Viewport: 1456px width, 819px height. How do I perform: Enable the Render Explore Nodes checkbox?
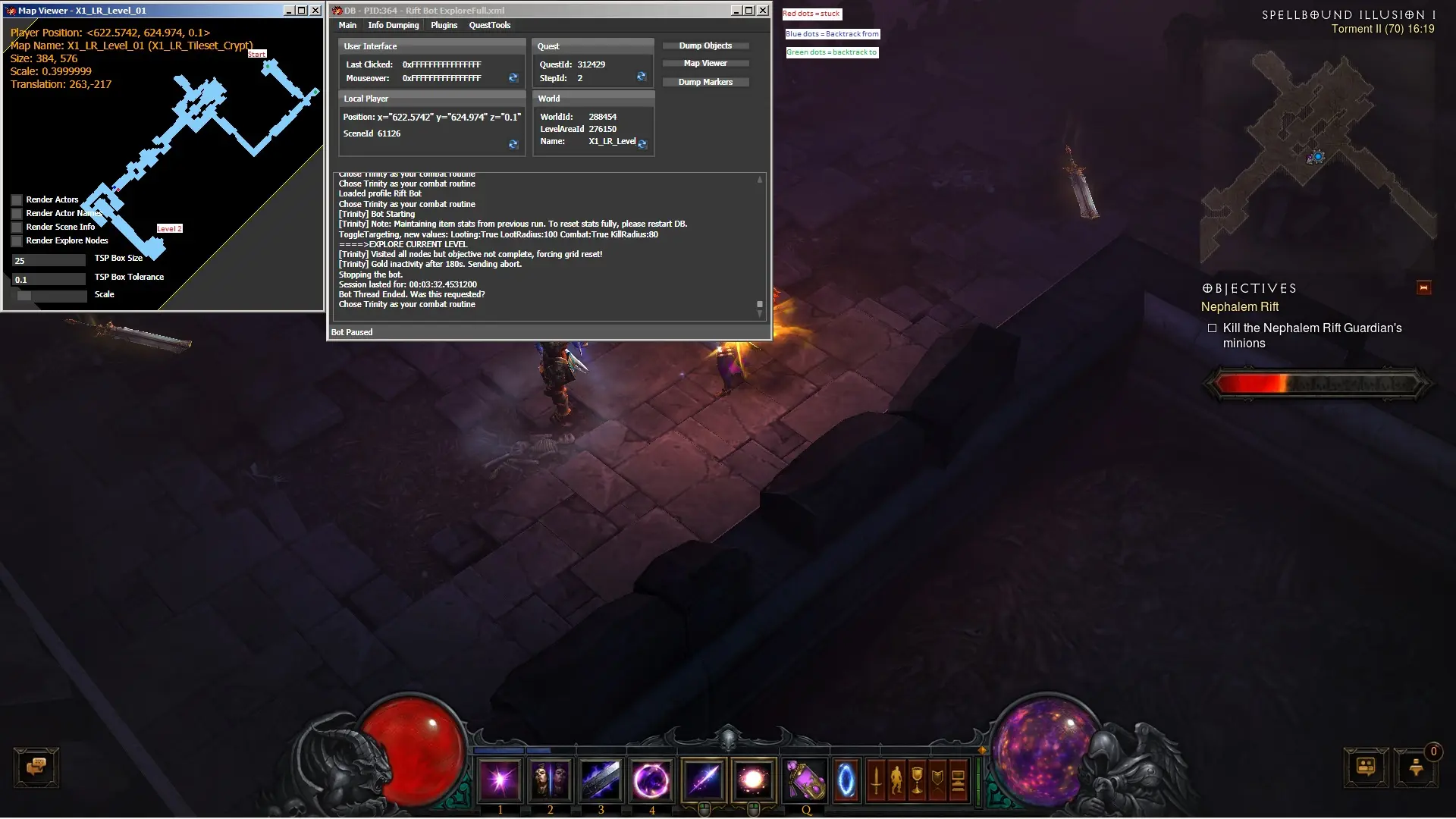coord(17,241)
